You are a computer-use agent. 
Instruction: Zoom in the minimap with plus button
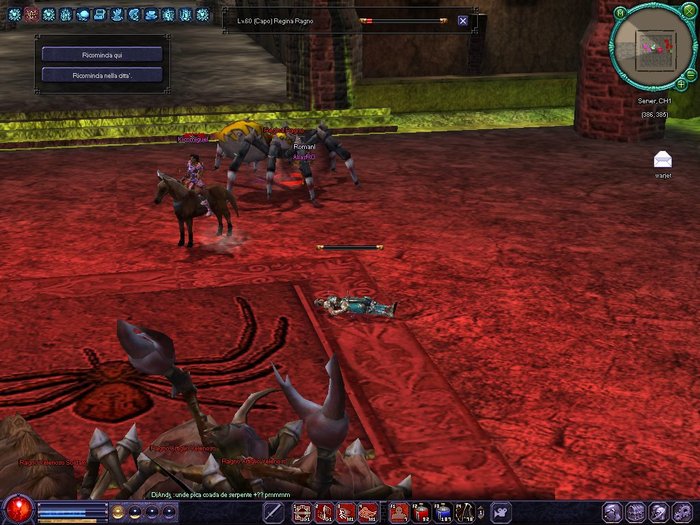click(x=681, y=85)
